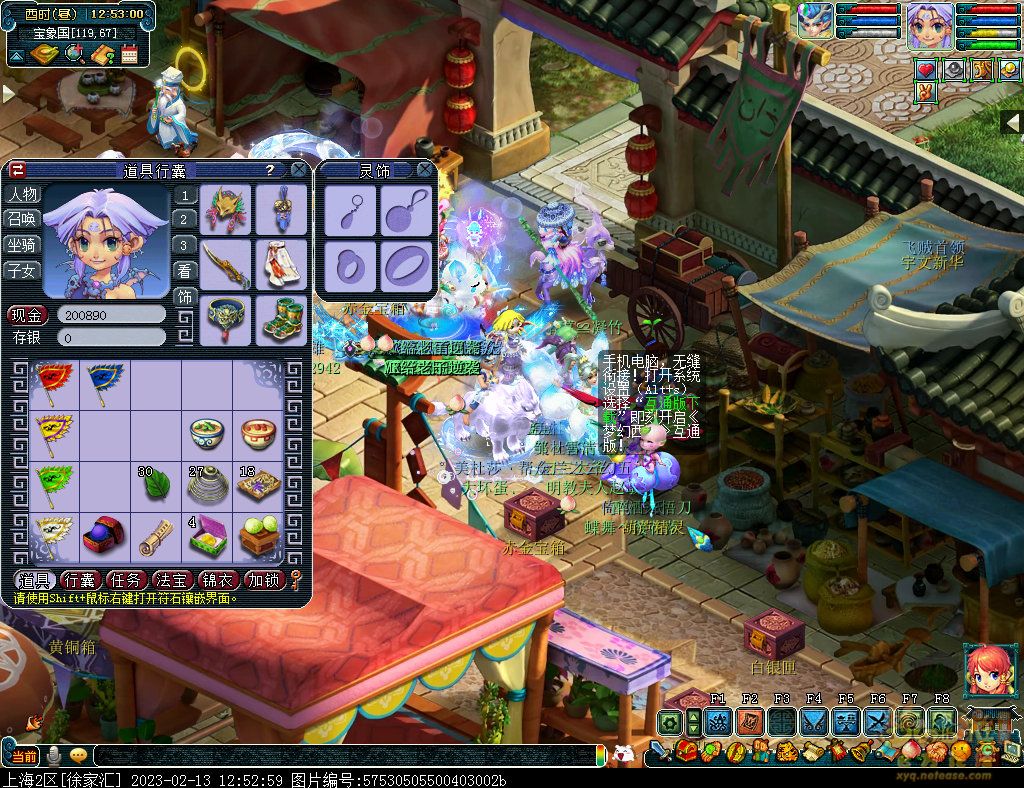Screen dimensions: 1024x788
Task: Open the 坐骑 mount panel
Action: point(23,245)
